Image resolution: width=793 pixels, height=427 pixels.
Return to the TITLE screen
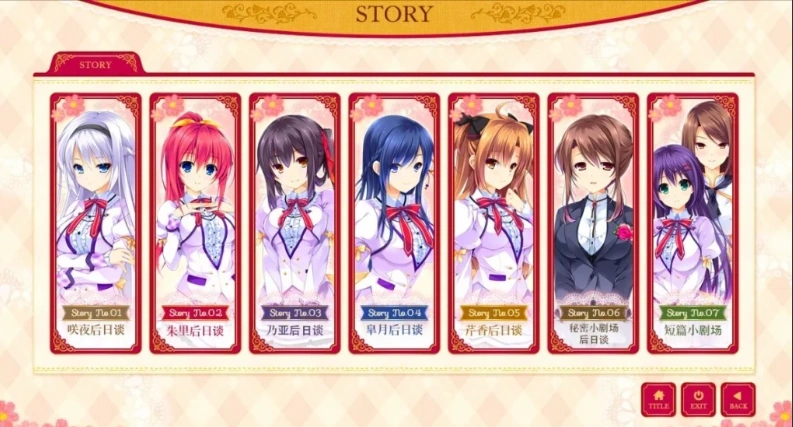coord(659,400)
